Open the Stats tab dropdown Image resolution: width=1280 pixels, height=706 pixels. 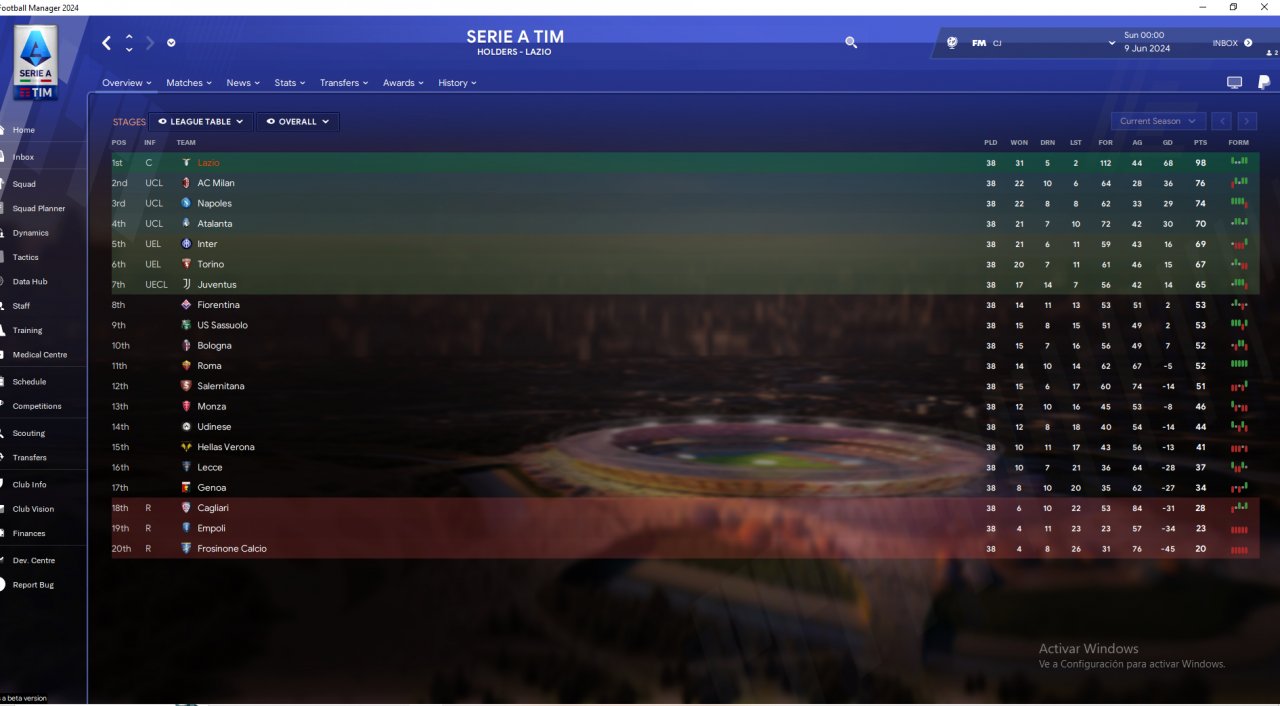point(289,83)
